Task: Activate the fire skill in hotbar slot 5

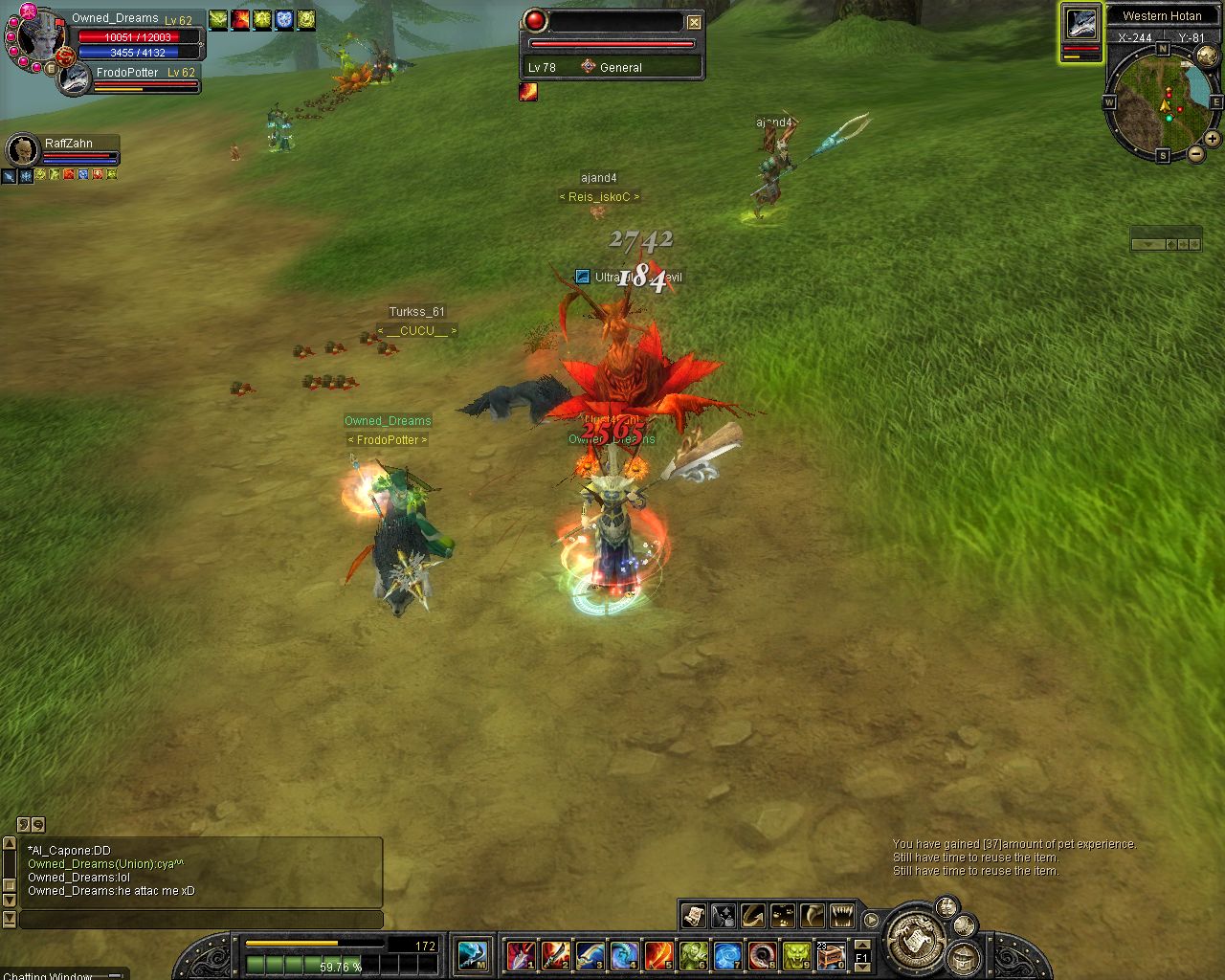Action: (x=658, y=954)
